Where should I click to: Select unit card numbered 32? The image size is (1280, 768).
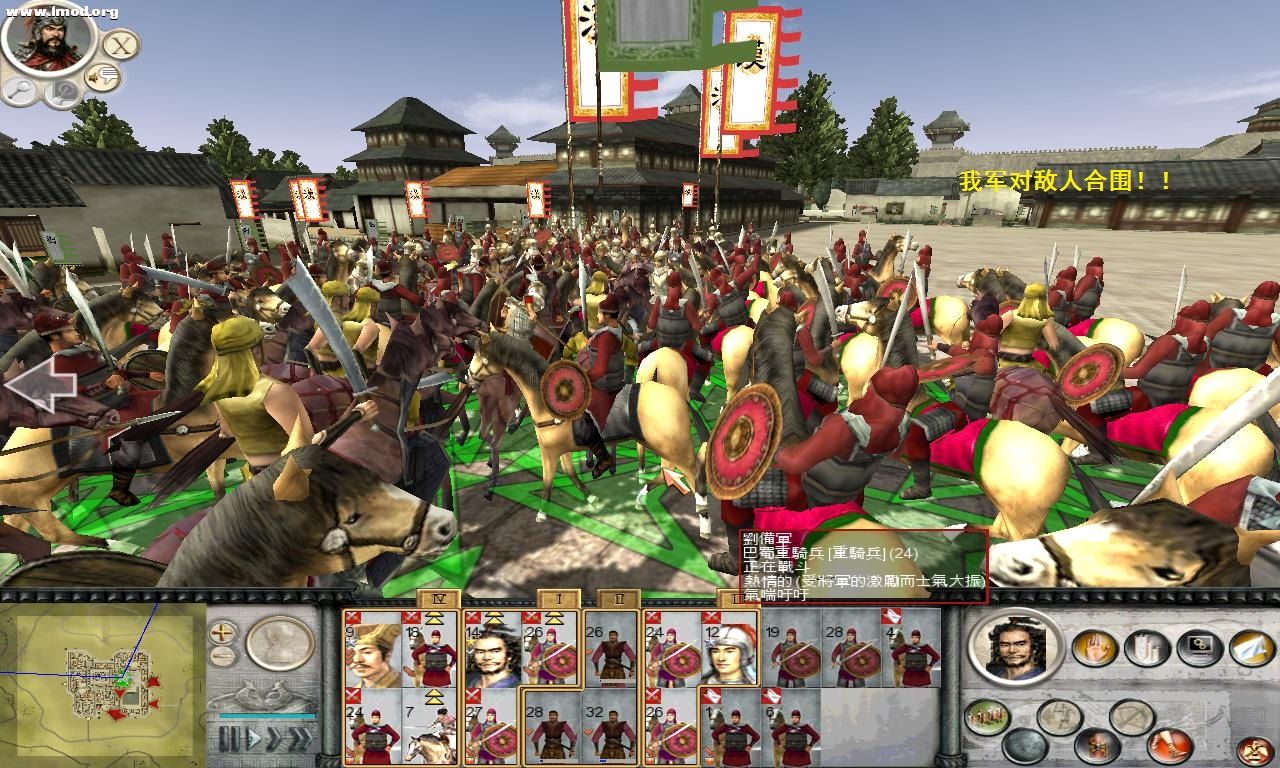tap(611, 727)
